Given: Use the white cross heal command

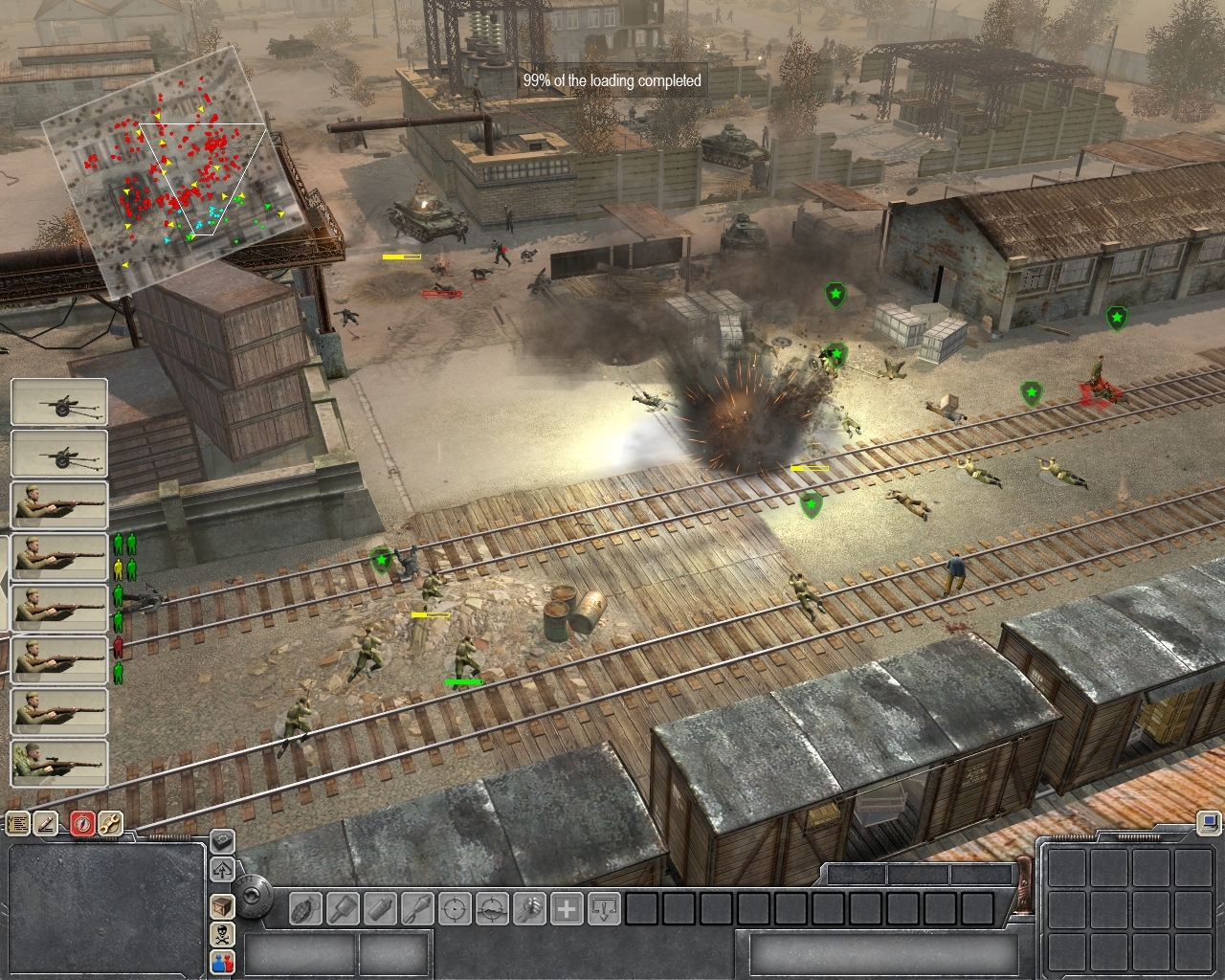Looking at the screenshot, I should (x=567, y=908).
